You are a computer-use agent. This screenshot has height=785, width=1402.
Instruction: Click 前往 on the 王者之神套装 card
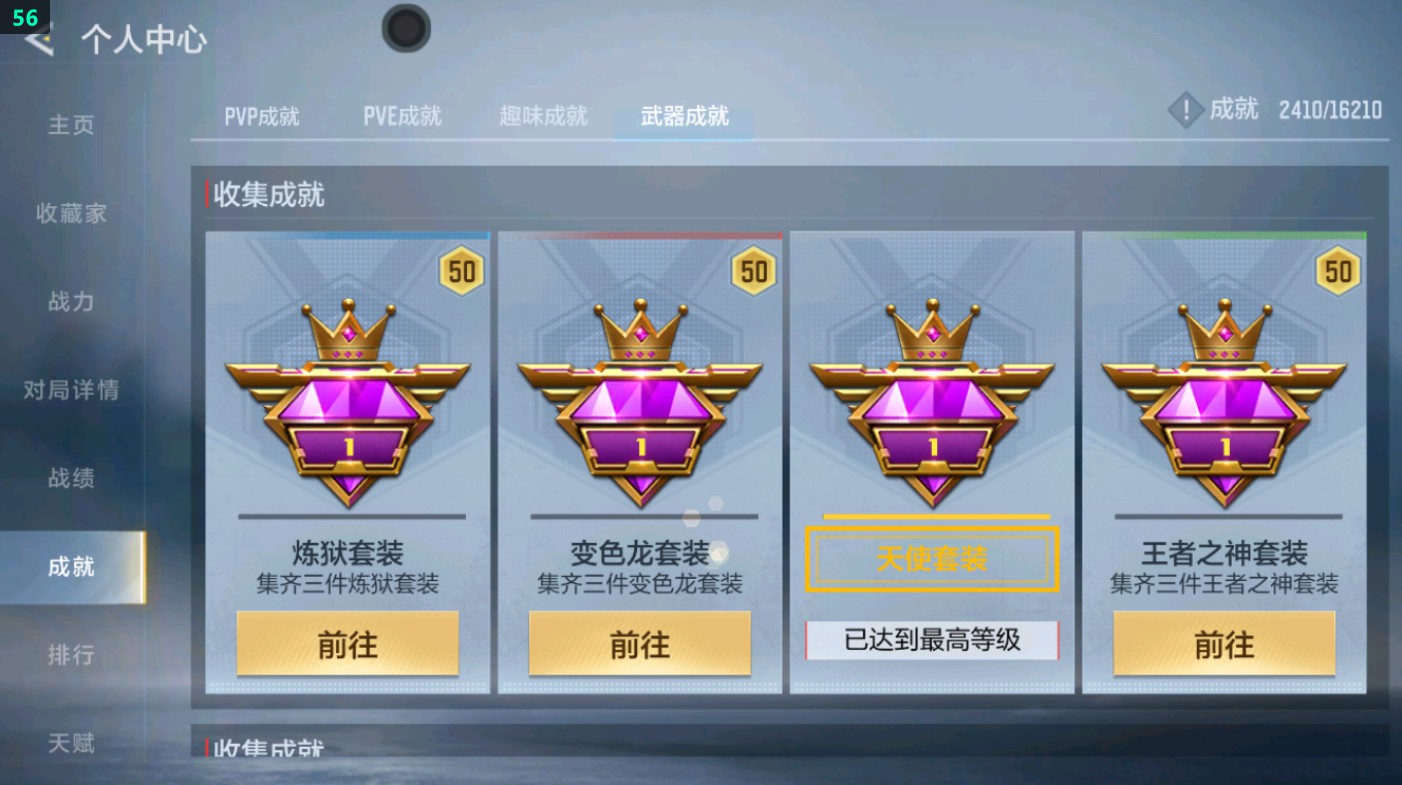point(1223,644)
